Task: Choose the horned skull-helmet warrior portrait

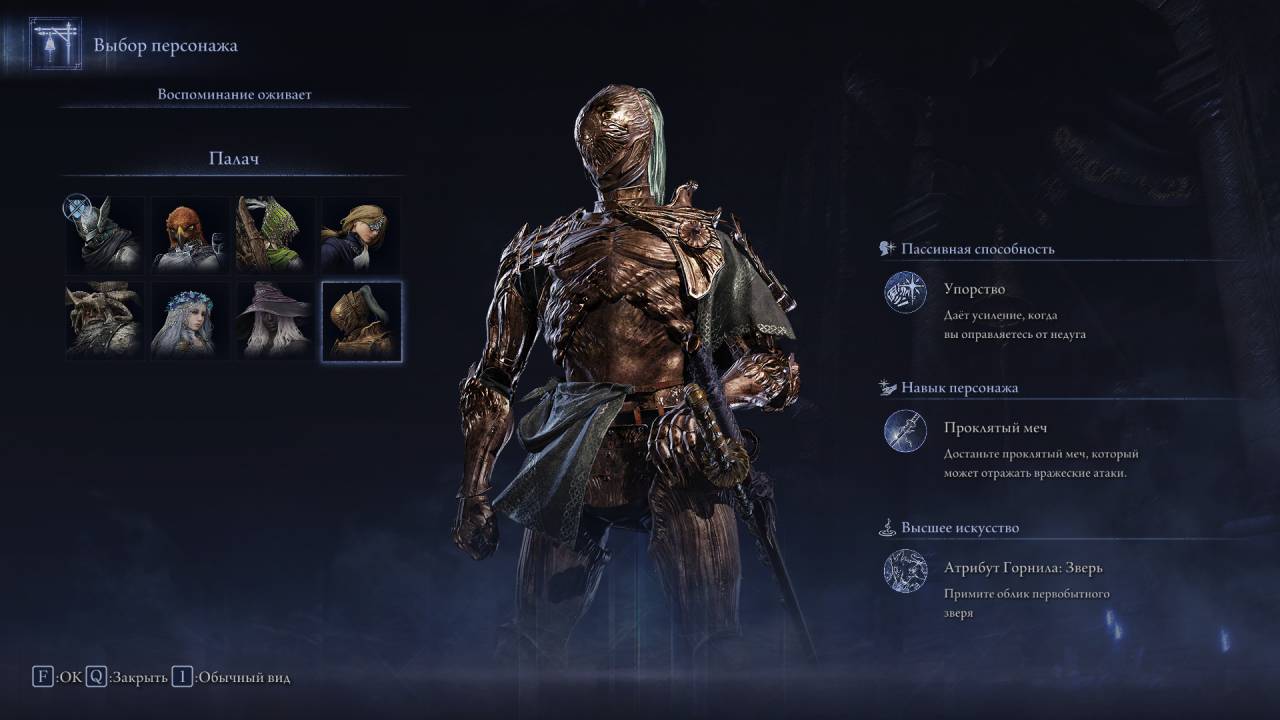Action: pos(106,320)
